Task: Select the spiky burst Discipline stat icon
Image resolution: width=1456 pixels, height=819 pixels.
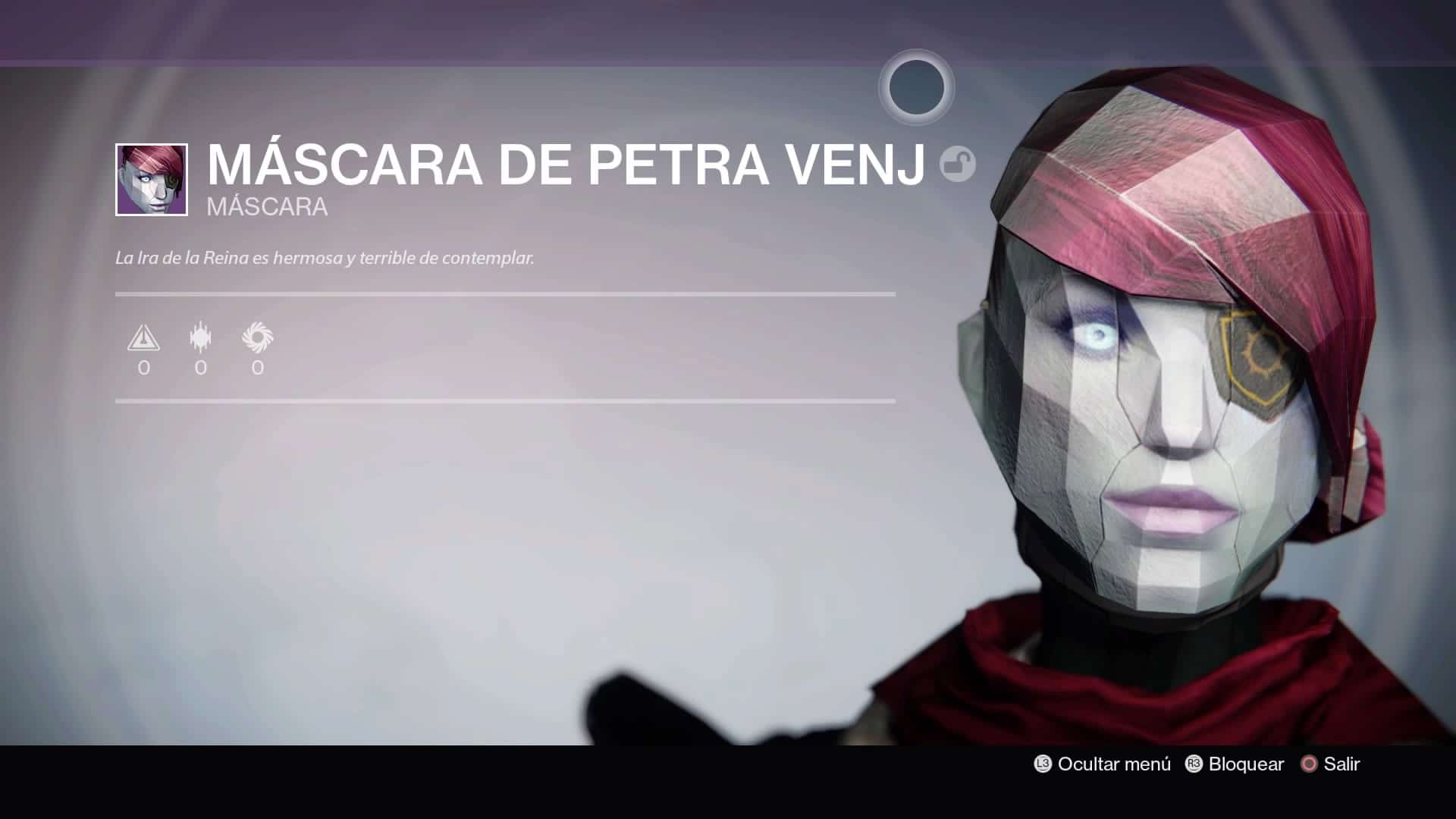Action: pos(200,337)
